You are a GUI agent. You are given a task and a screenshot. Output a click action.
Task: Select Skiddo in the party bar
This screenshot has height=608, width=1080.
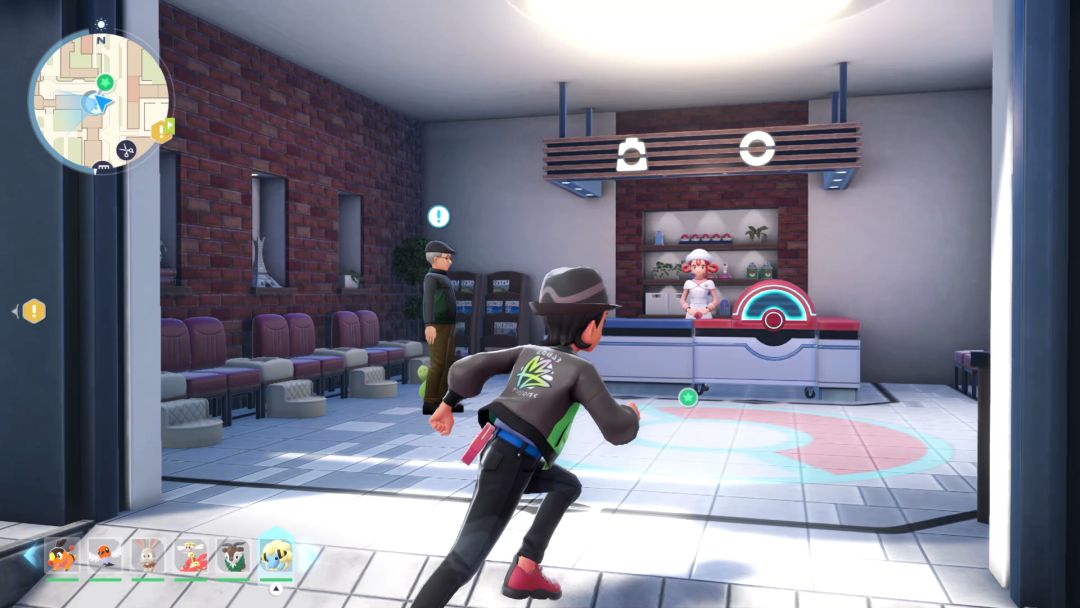click(234, 555)
